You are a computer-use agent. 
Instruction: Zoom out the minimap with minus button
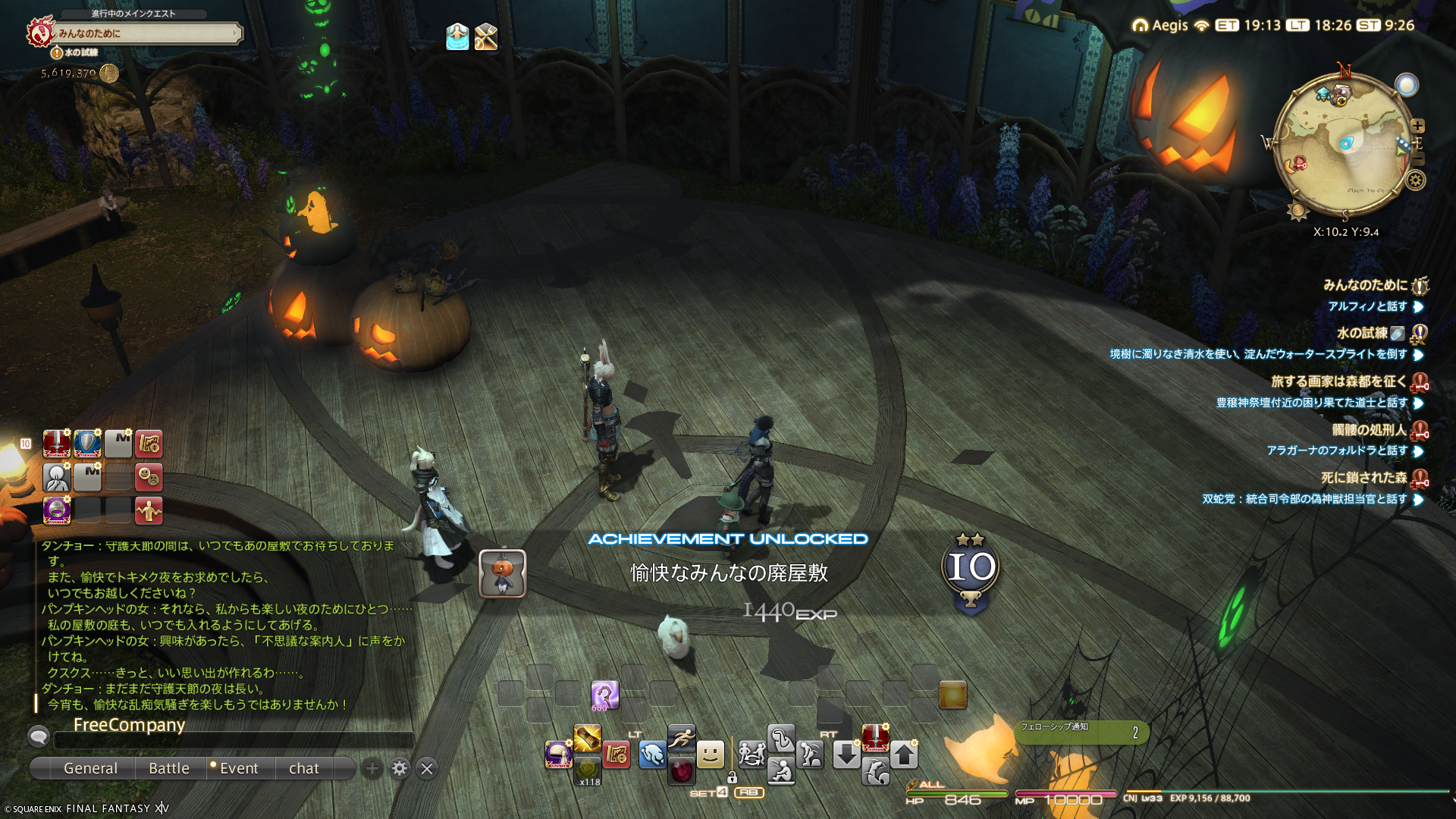(1418, 158)
